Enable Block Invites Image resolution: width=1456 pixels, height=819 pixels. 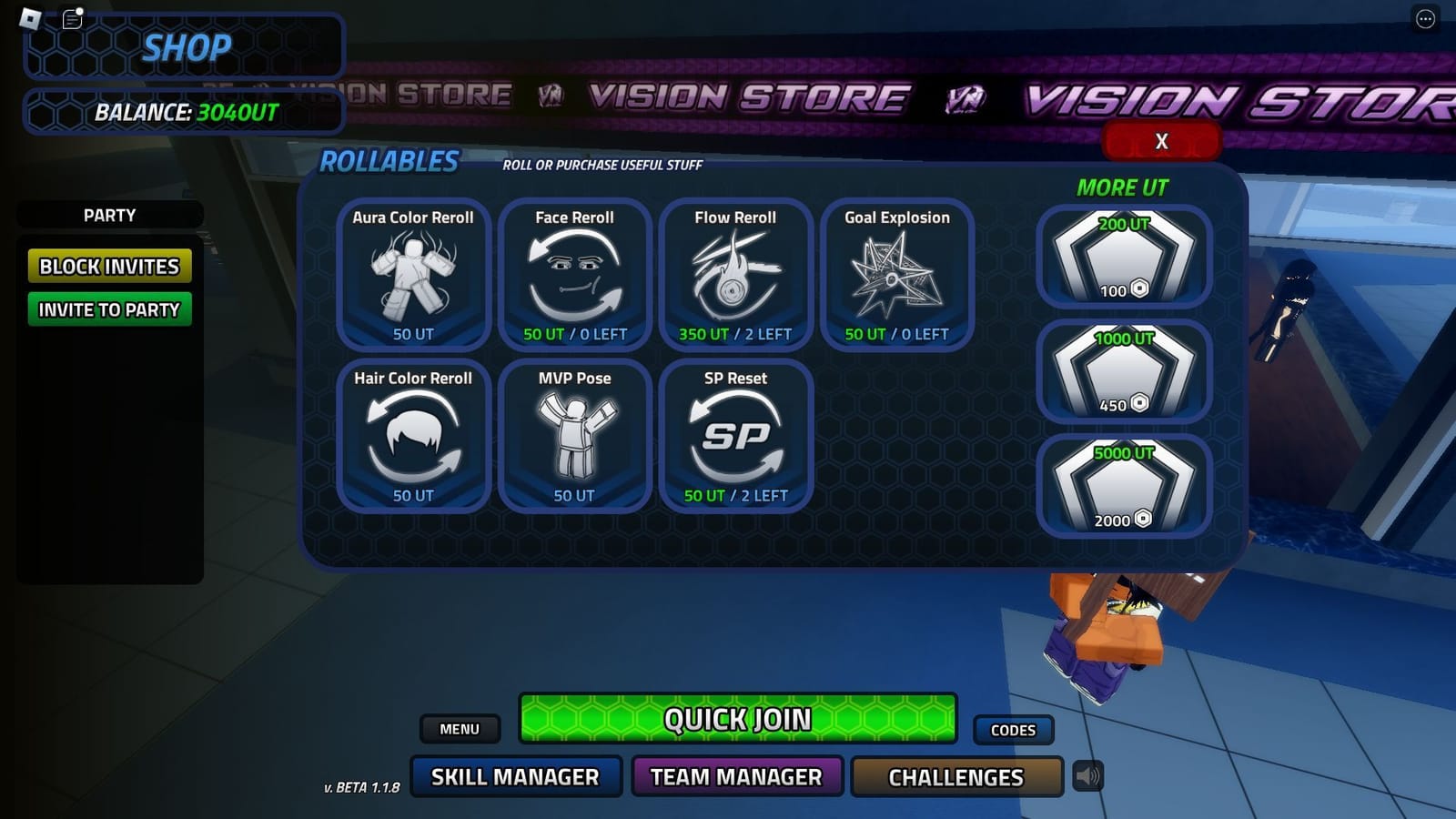coord(109,267)
